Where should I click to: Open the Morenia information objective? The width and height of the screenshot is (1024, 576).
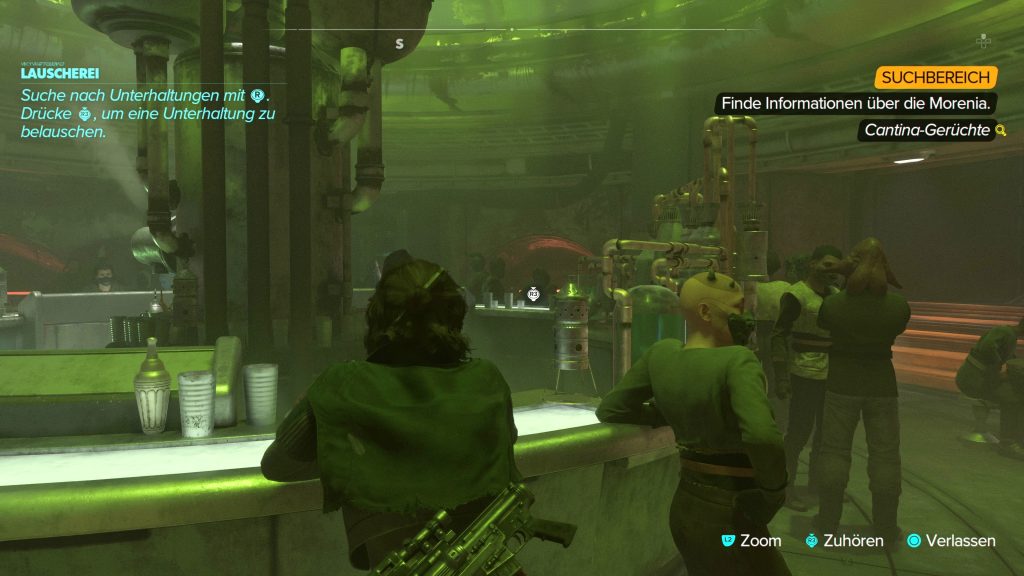point(856,103)
